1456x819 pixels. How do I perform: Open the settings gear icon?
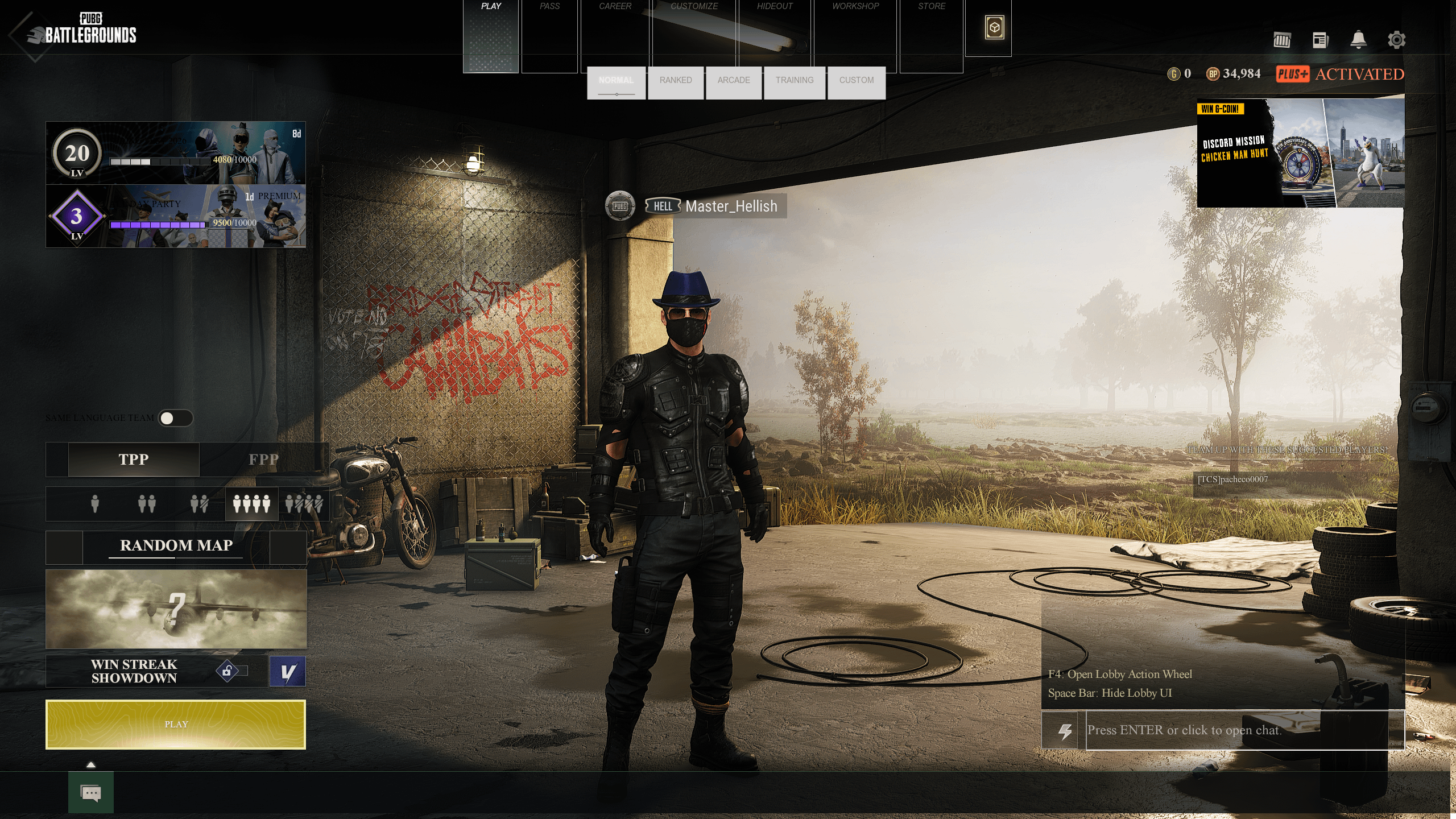pyautogui.click(x=1396, y=40)
